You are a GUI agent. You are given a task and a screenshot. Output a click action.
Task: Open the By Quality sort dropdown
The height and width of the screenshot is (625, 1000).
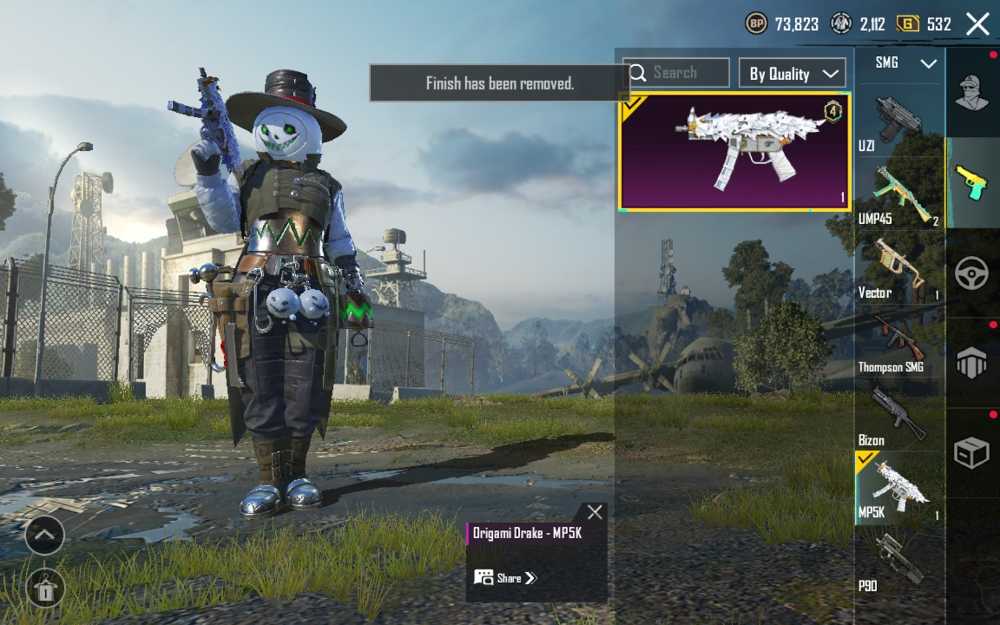[792, 73]
